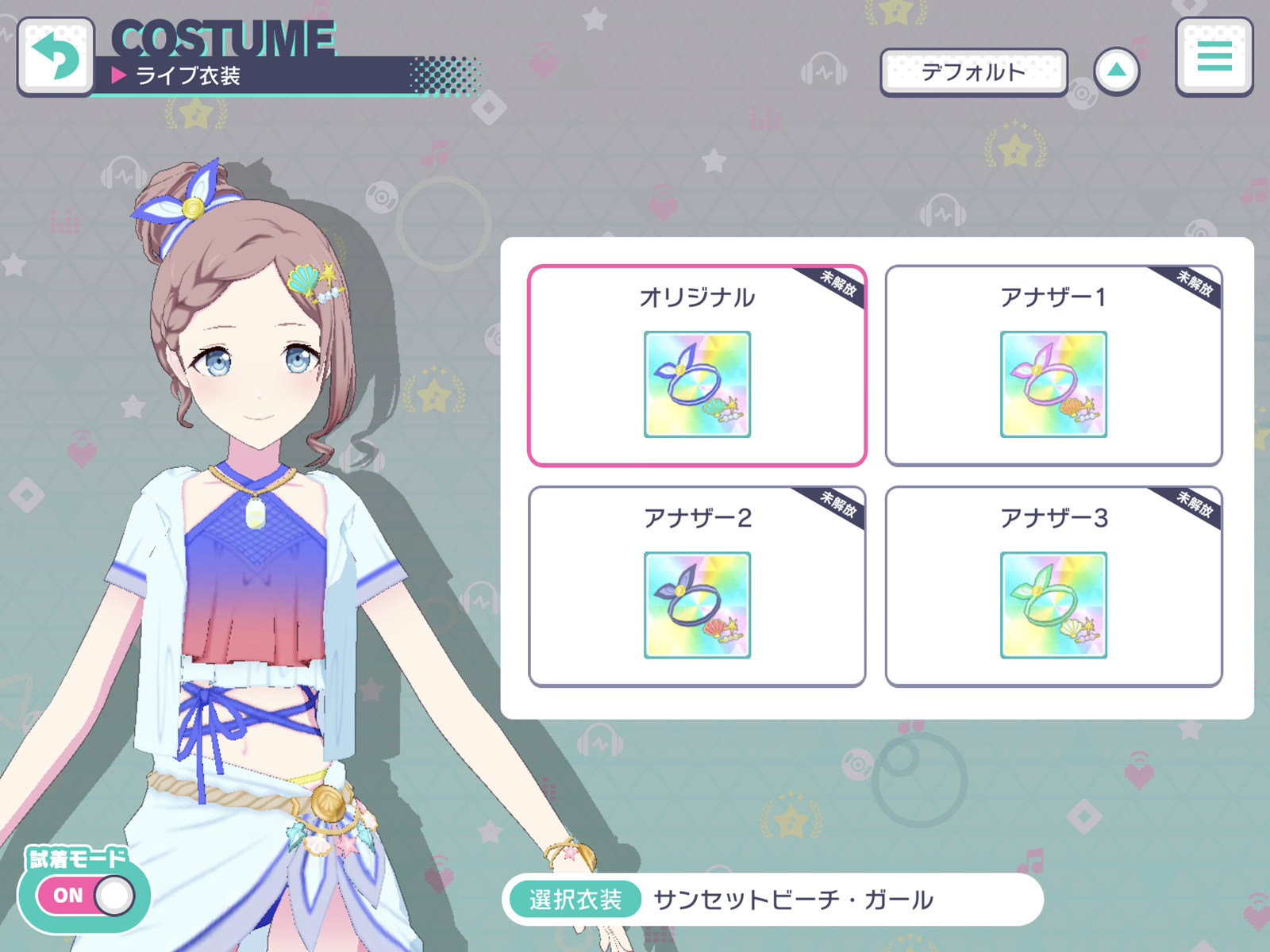Select the オリジナル accessory icon
Image resolution: width=1270 pixels, height=952 pixels.
click(697, 385)
